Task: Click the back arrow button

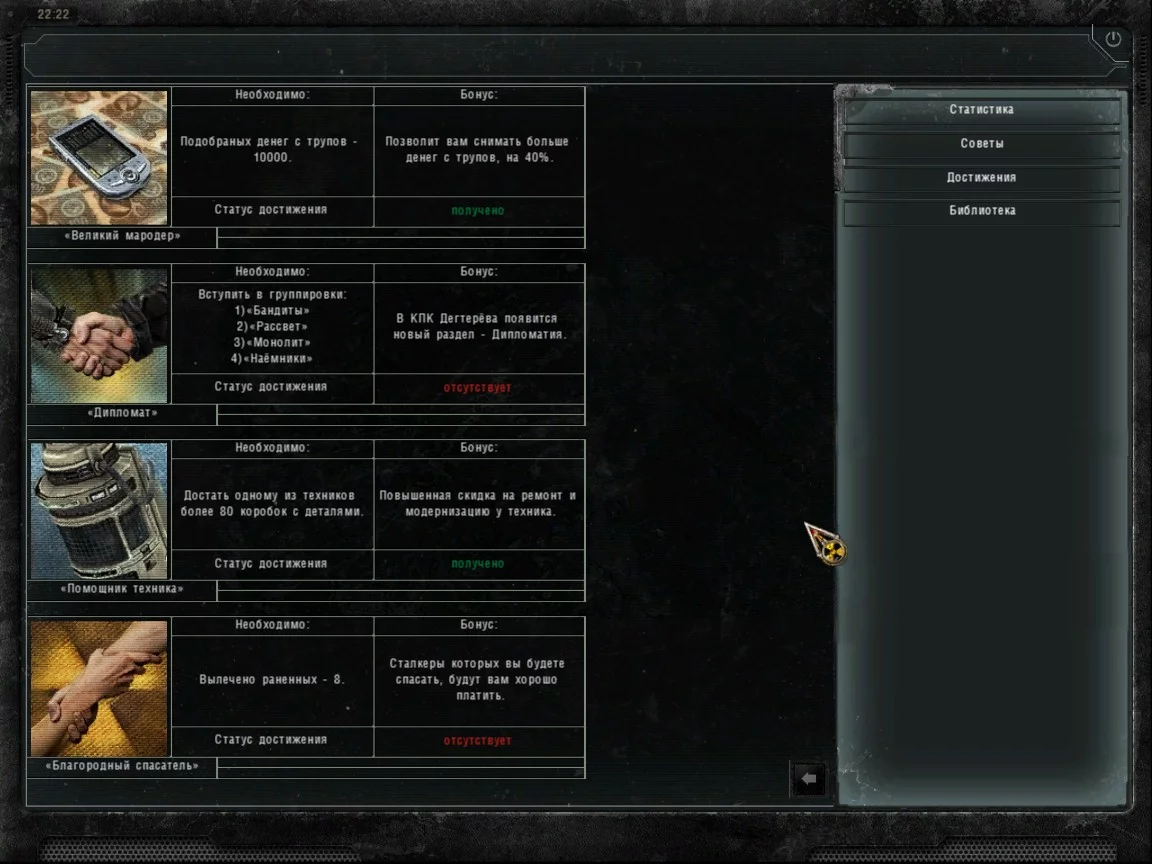Action: point(809,778)
